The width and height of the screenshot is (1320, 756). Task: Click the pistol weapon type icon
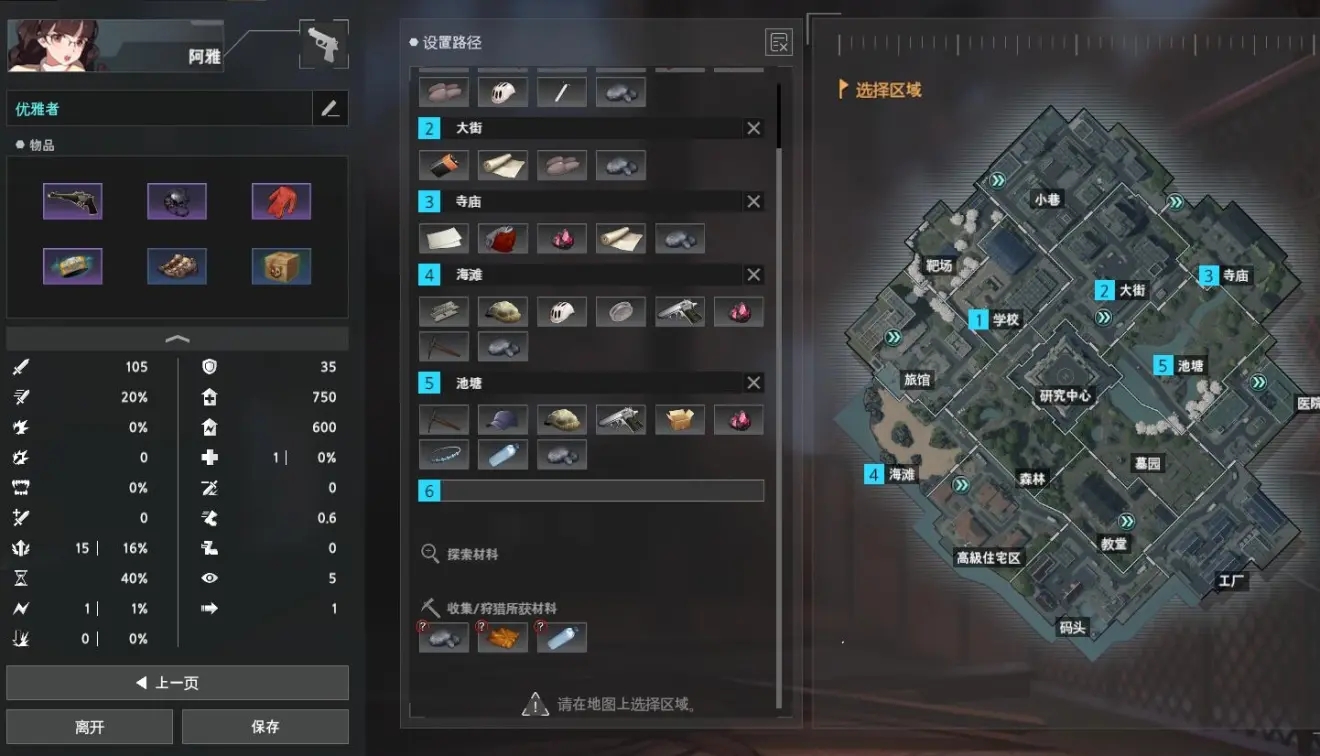pos(323,45)
